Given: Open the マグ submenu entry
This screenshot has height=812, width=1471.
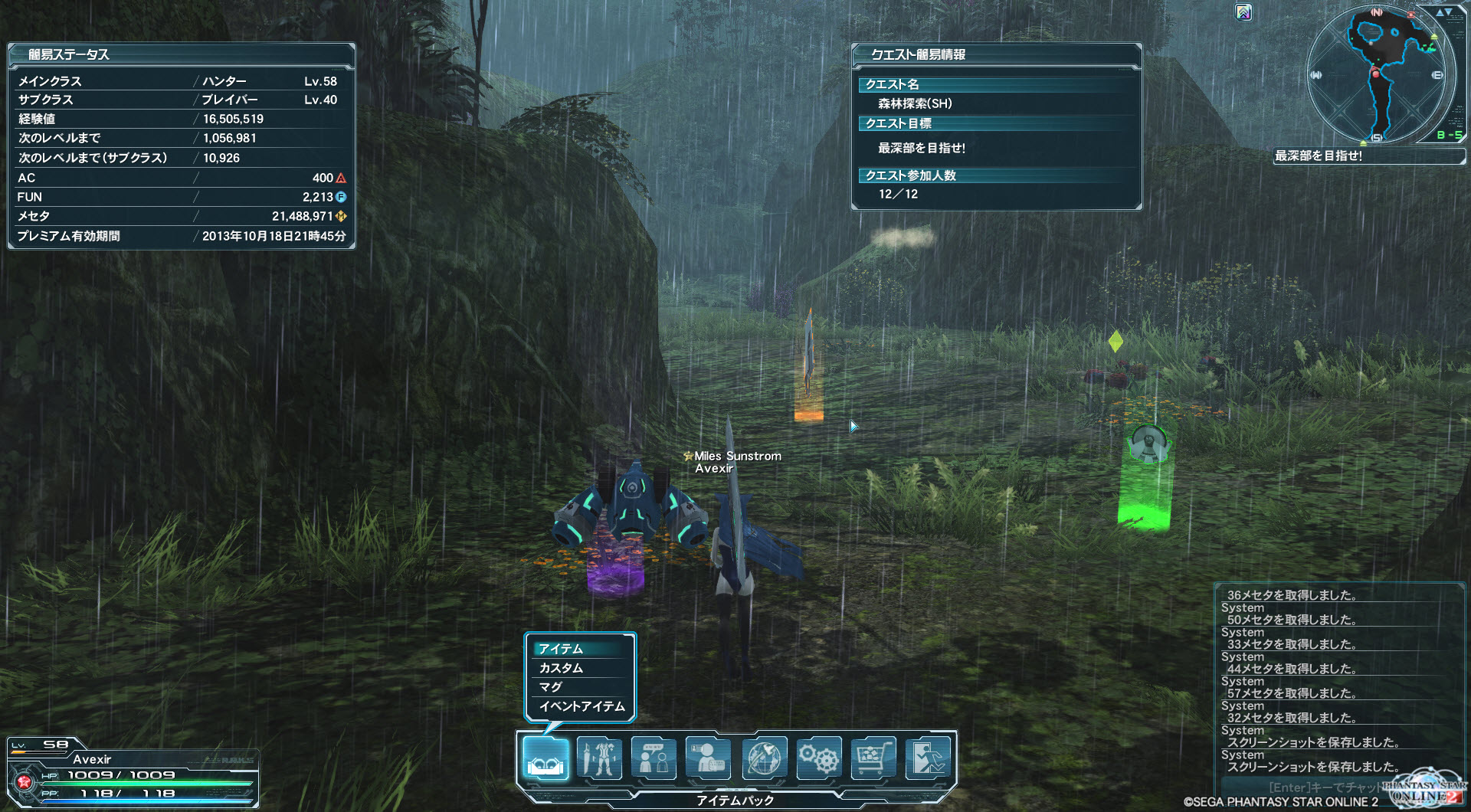Looking at the screenshot, I should pyautogui.click(x=579, y=687).
